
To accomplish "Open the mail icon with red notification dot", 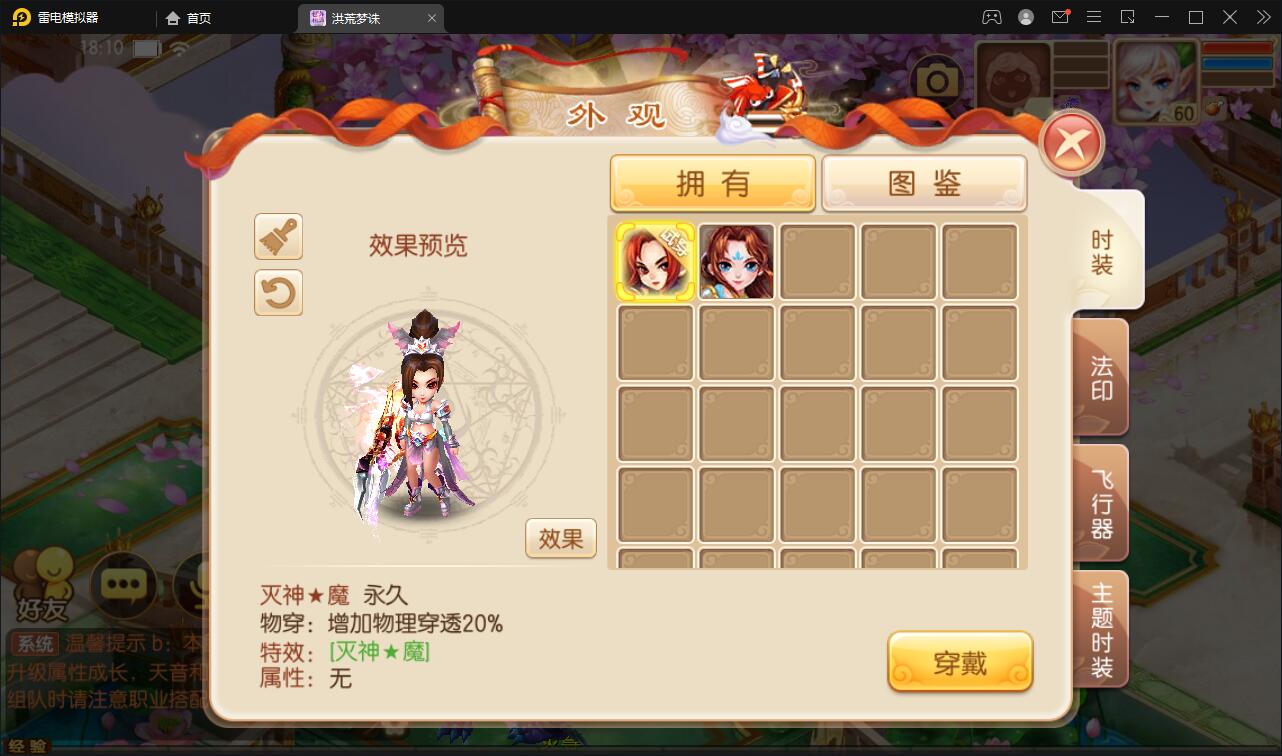I will tap(1060, 17).
